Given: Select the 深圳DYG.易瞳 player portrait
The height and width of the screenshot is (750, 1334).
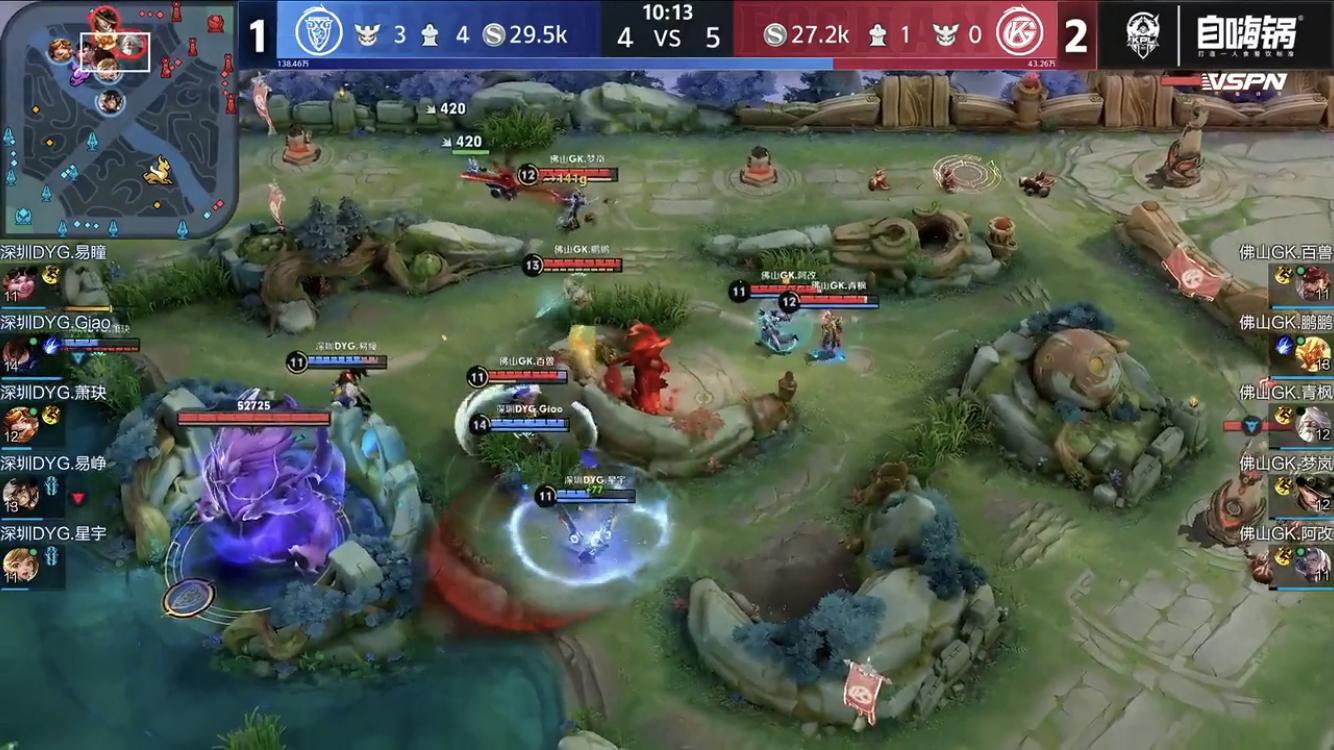Looking at the screenshot, I should (19, 283).
